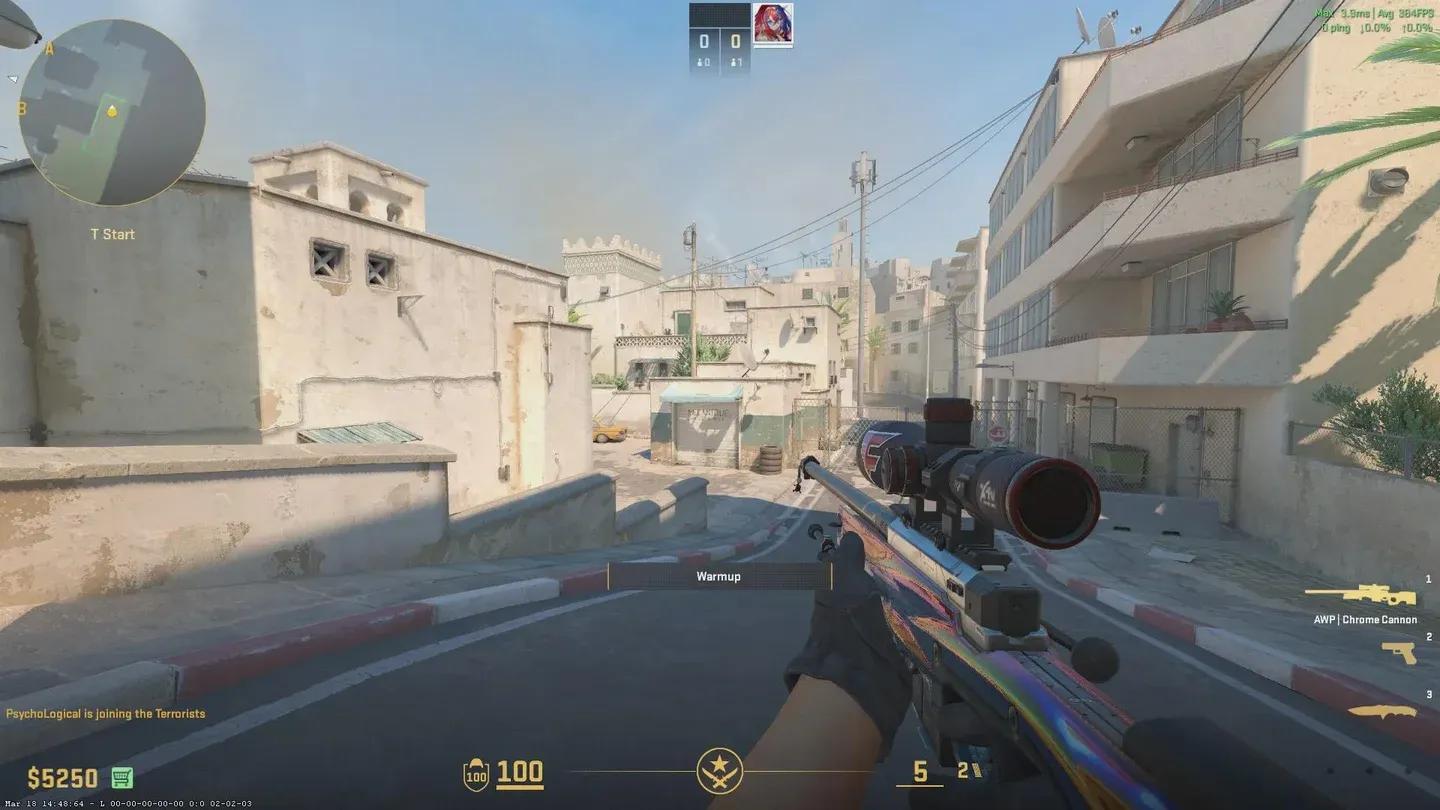
Task: Click the armor shield icon beside health
Action: 477,772
